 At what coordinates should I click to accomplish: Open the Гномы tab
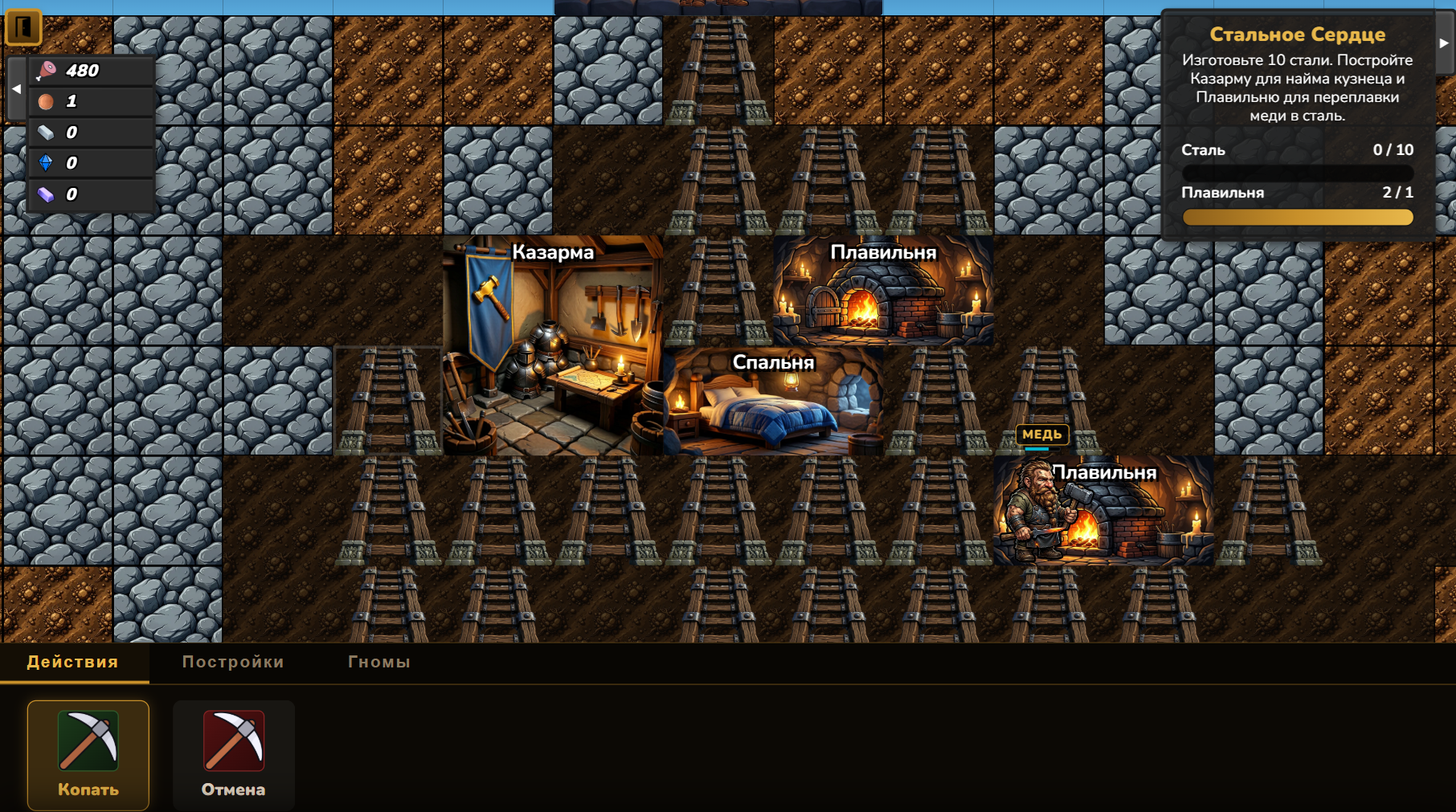[380, 662]
